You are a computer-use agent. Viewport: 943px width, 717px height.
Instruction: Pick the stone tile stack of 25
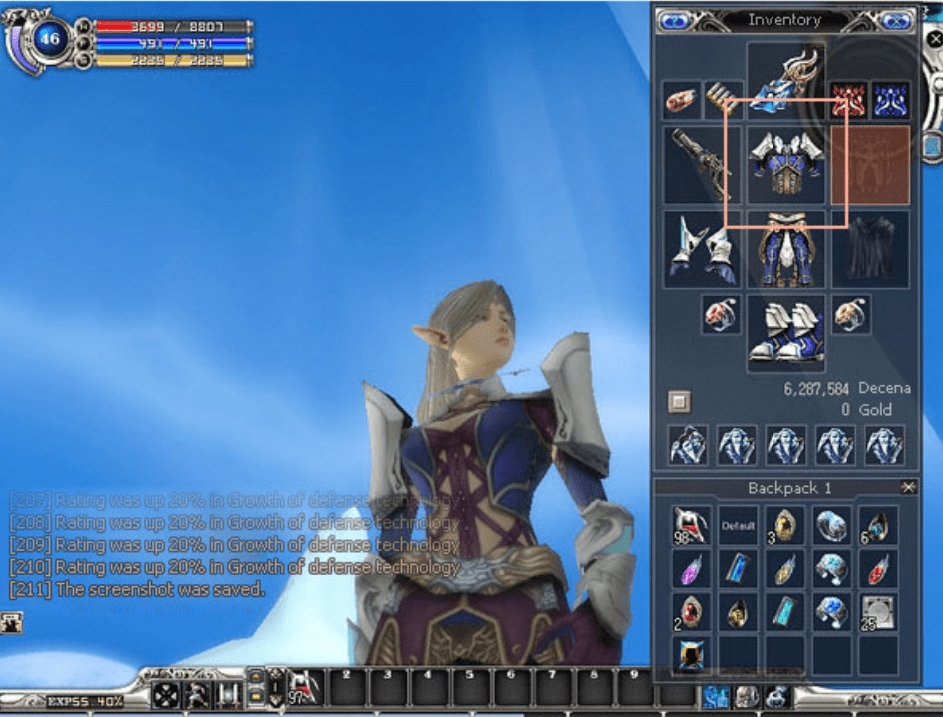[x=878, y=612]
